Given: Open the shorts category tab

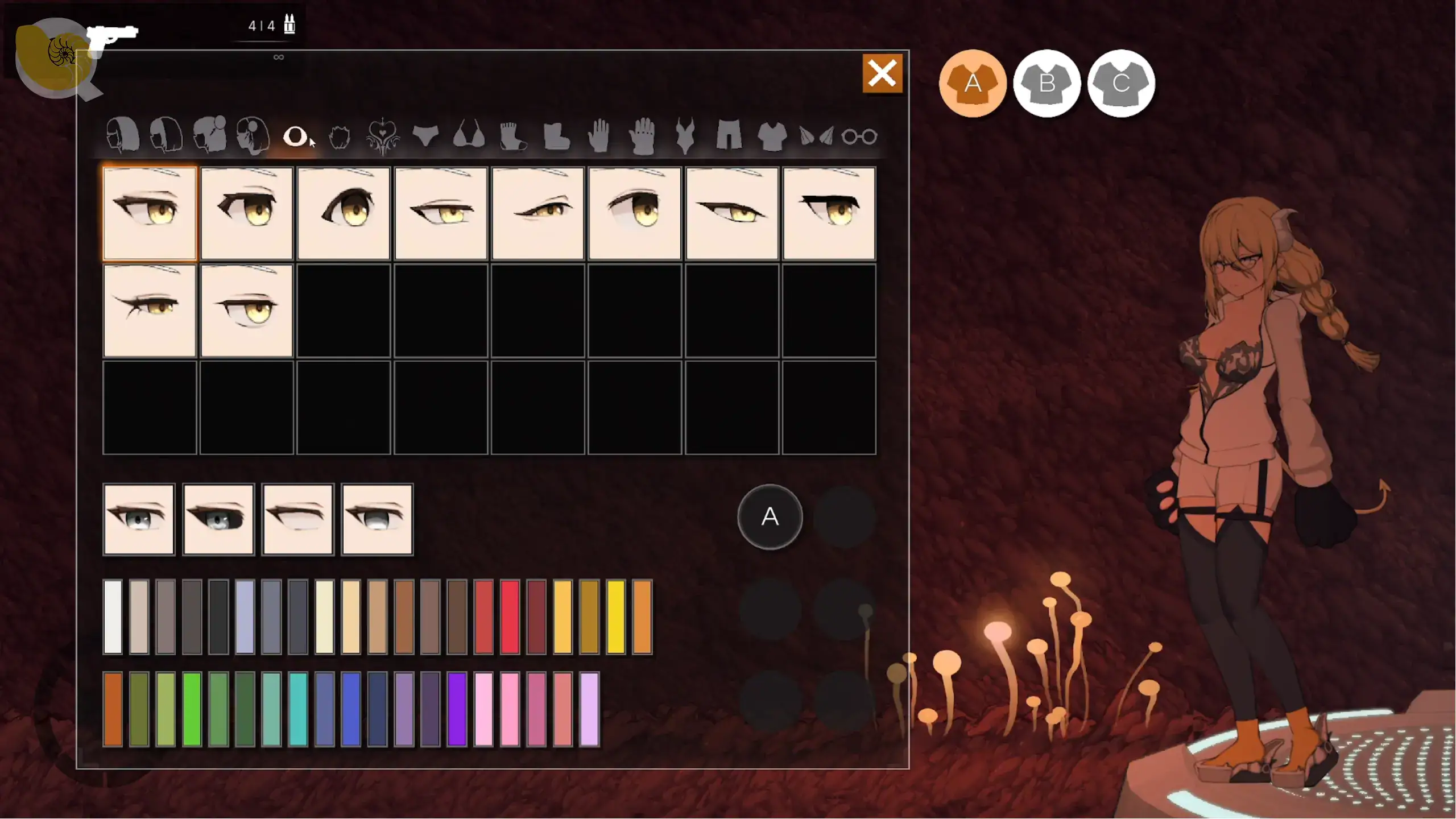Looking at the screenshot, I should (x=729, y=135).
